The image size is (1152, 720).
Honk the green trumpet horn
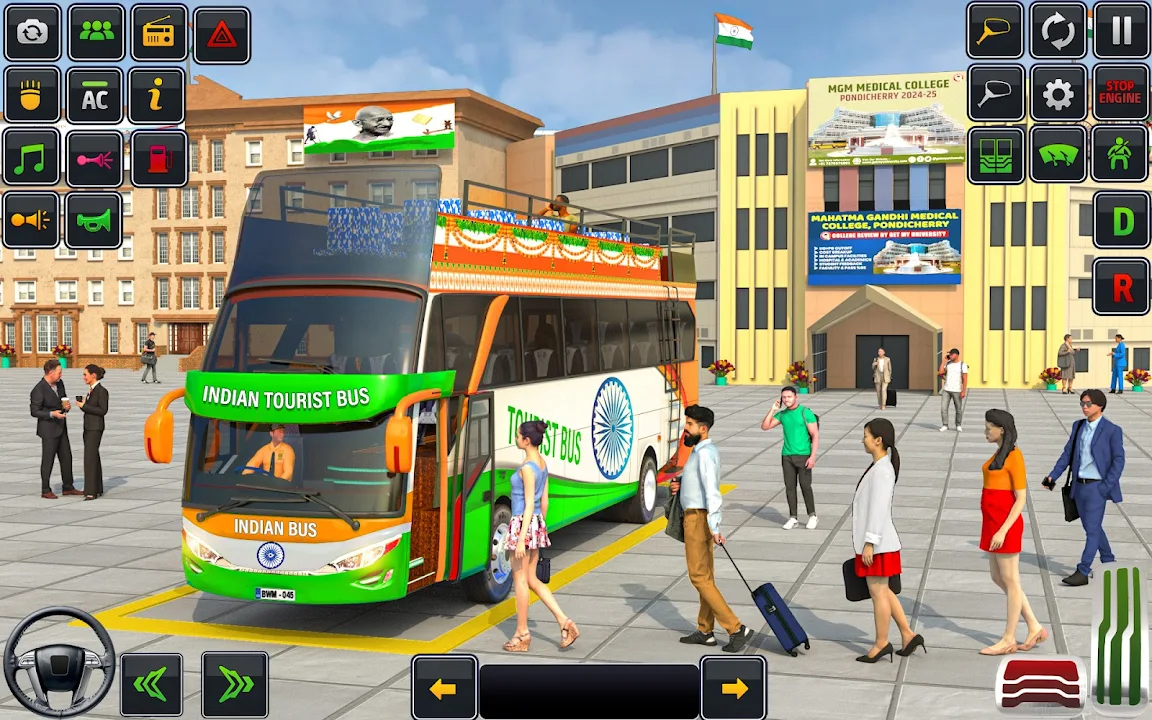click(x=94, y=220)
